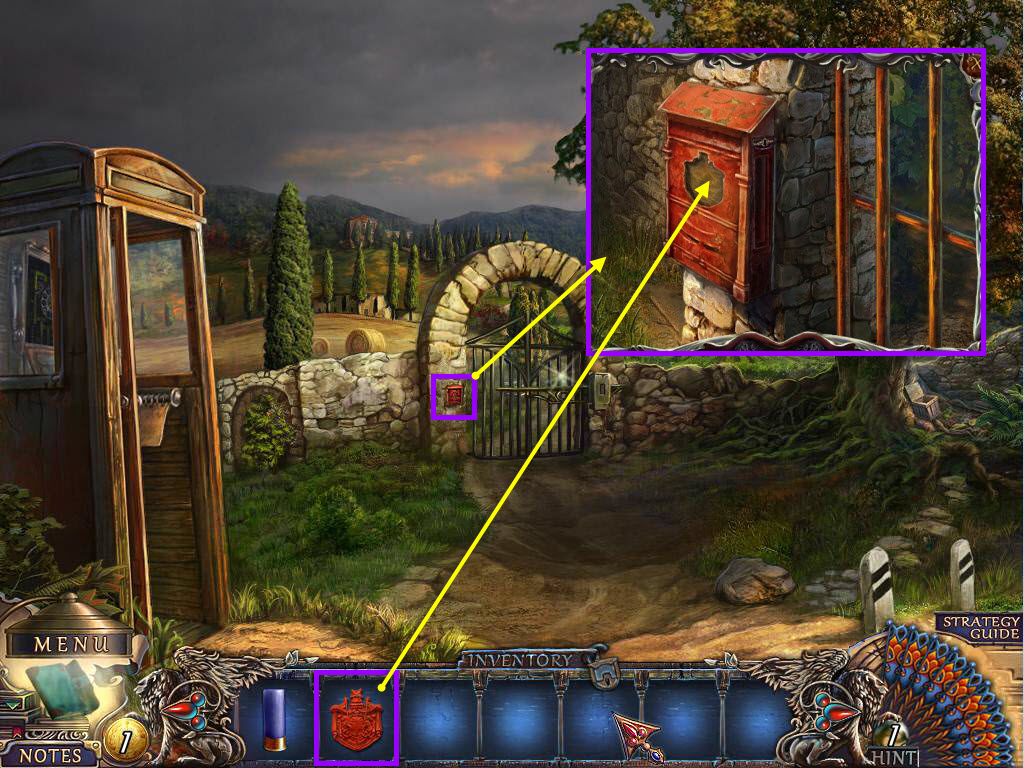This screenshot has height=768, width=1024.
Task: Close the mailbox zoom-in window
Action: (x=975, y=65)
